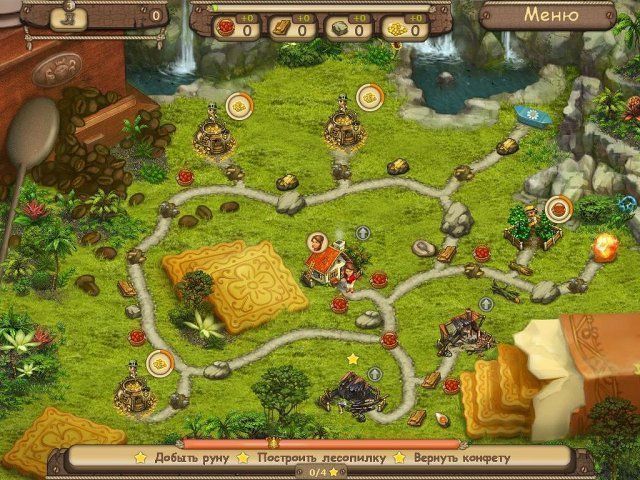The width and height of the screenshot is (640, 480).
Task: Click the upgrade arrow above the ruined sawmill
Action: 487,304
